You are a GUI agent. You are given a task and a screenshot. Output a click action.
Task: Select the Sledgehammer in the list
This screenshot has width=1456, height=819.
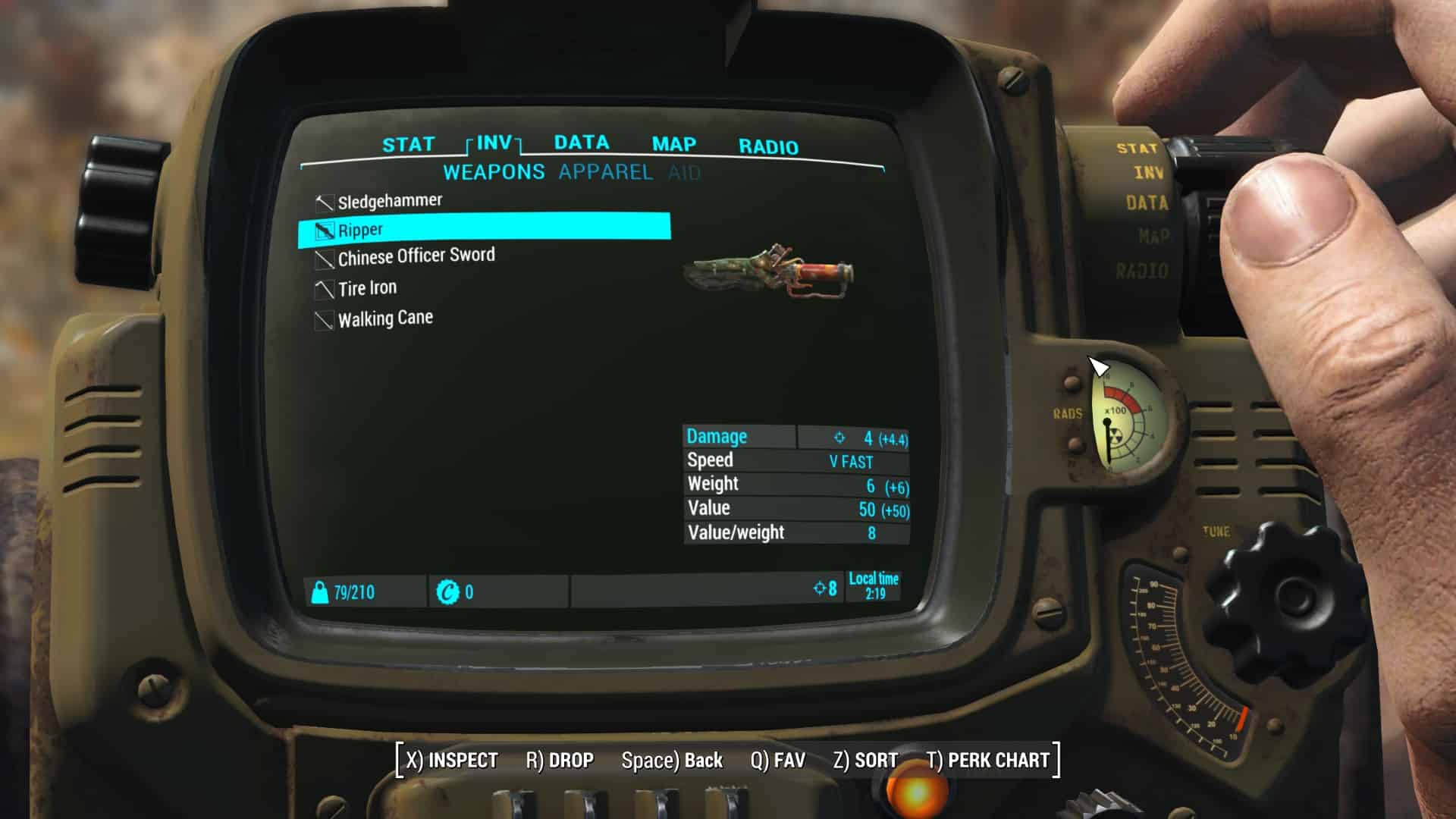click(389, 201)
